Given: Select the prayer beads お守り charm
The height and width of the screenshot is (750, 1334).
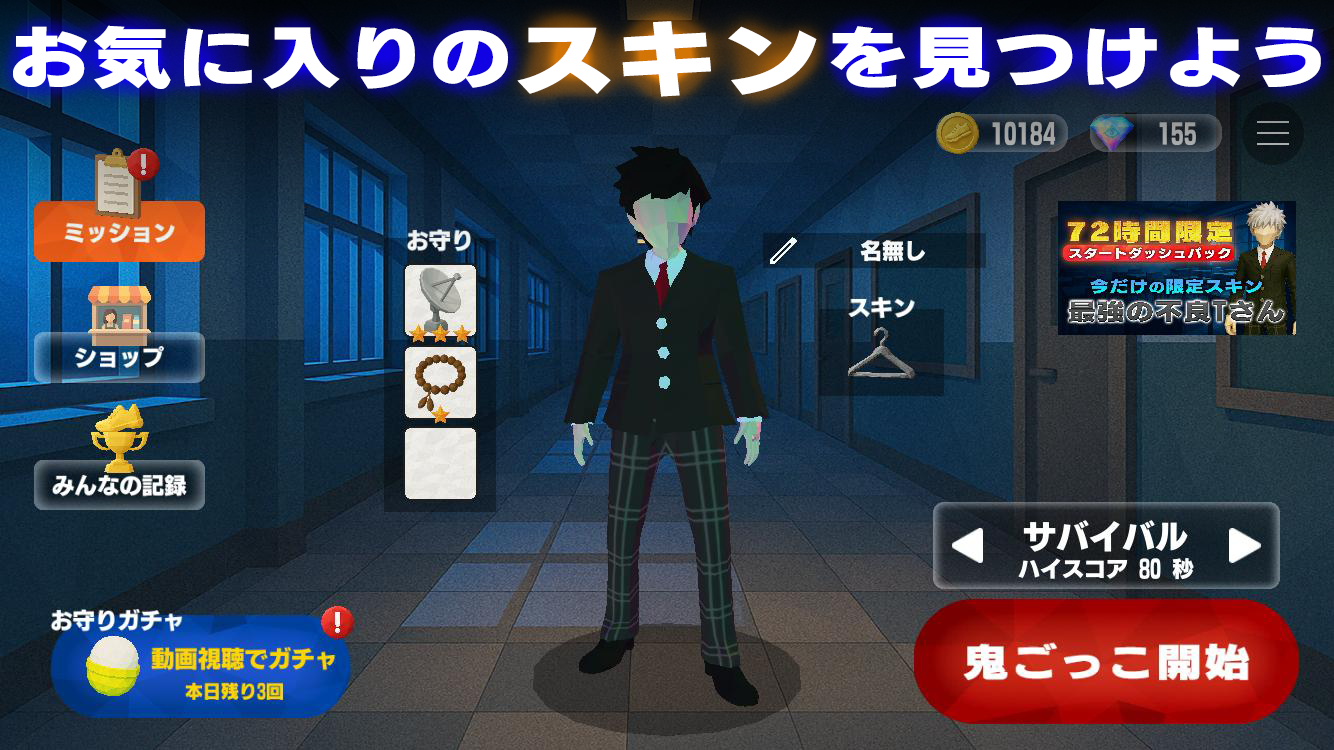Looking at the screenshot, I should click(441, 381).
